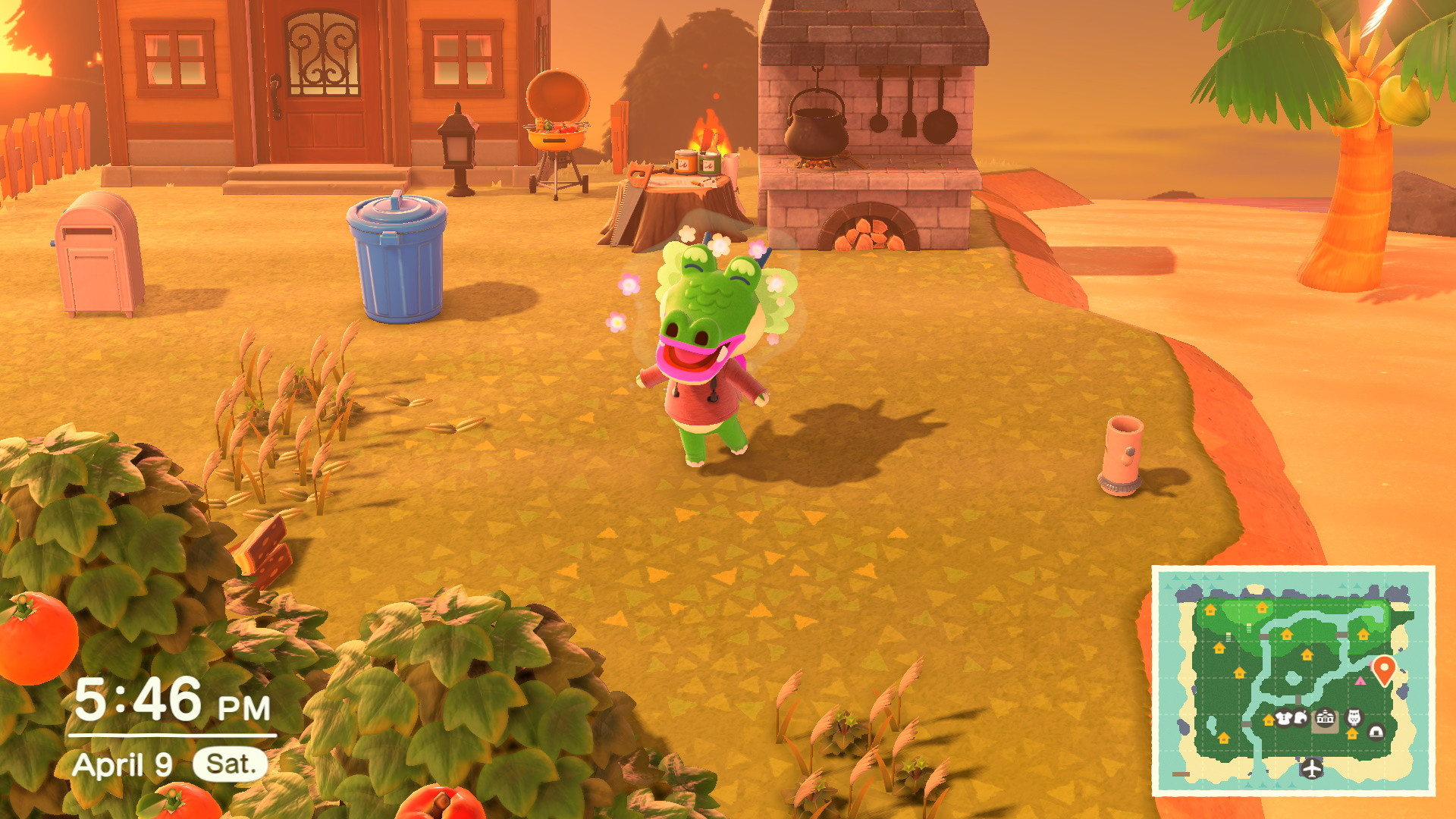Select the Able Sisters shirt icon on the map
This screenshot has height=819, width=1456.
click(1284, 717)
